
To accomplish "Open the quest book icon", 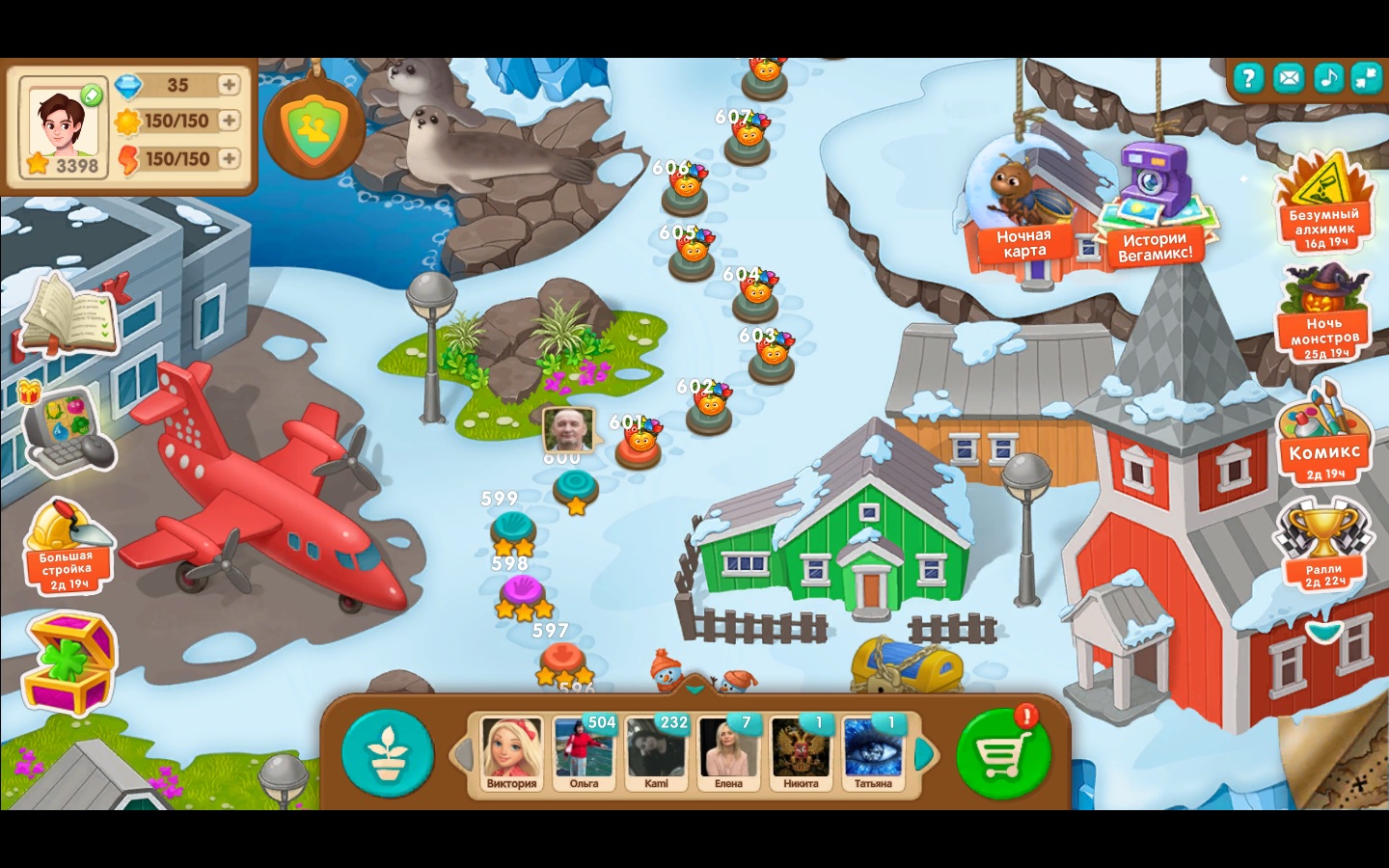I will click(x=69, y=313).
